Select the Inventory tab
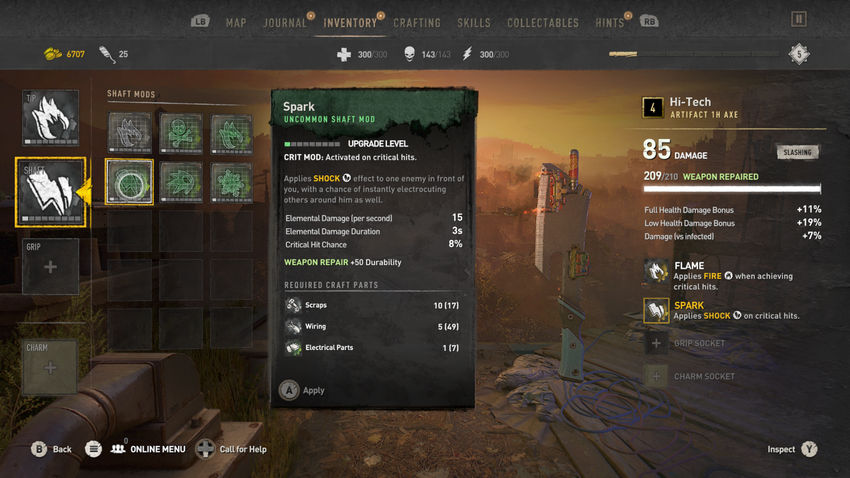The width and height of the screenshot is (850, 478). point(350,22)
